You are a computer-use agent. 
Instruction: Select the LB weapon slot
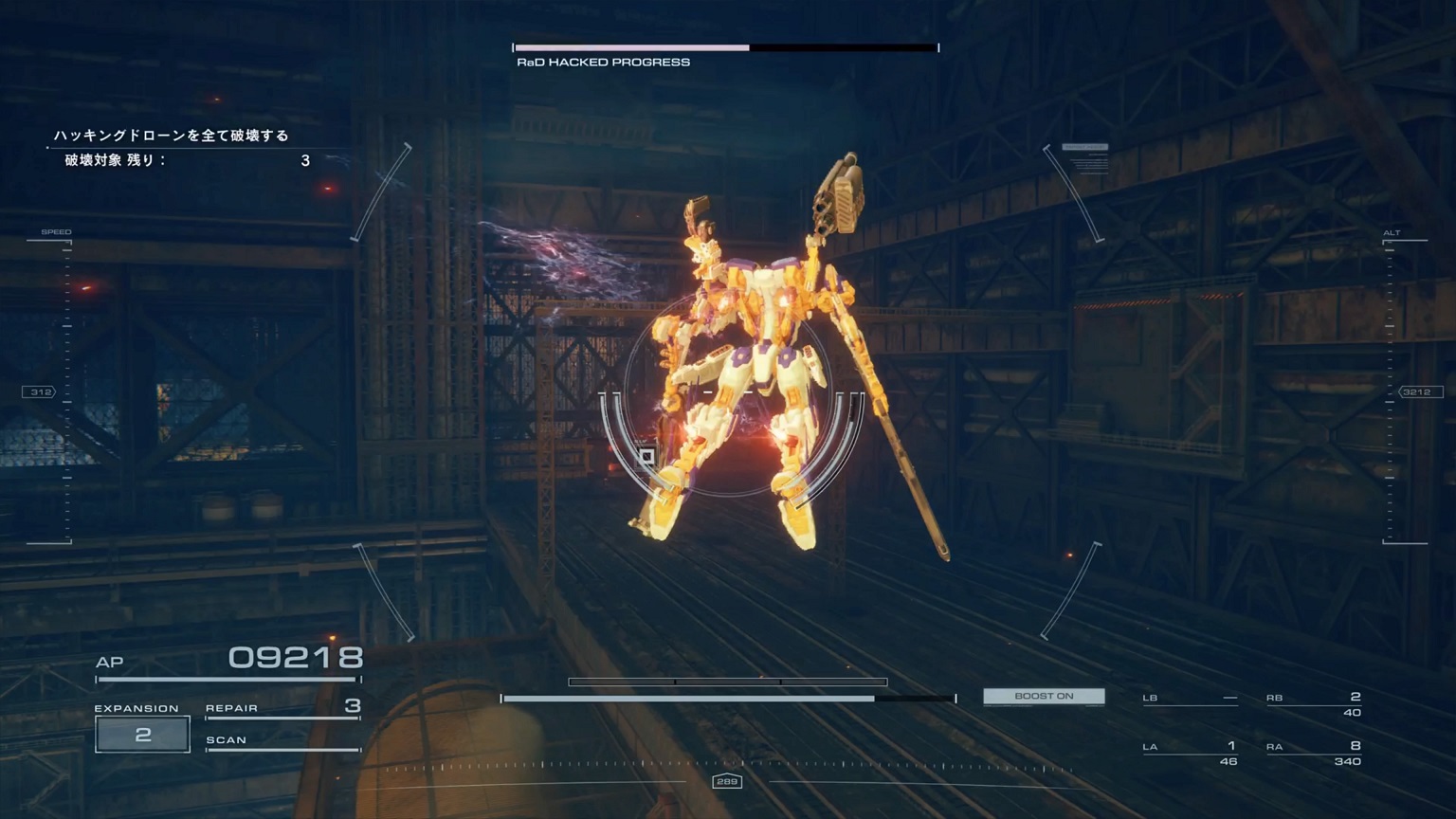[x=1191, y=699]
